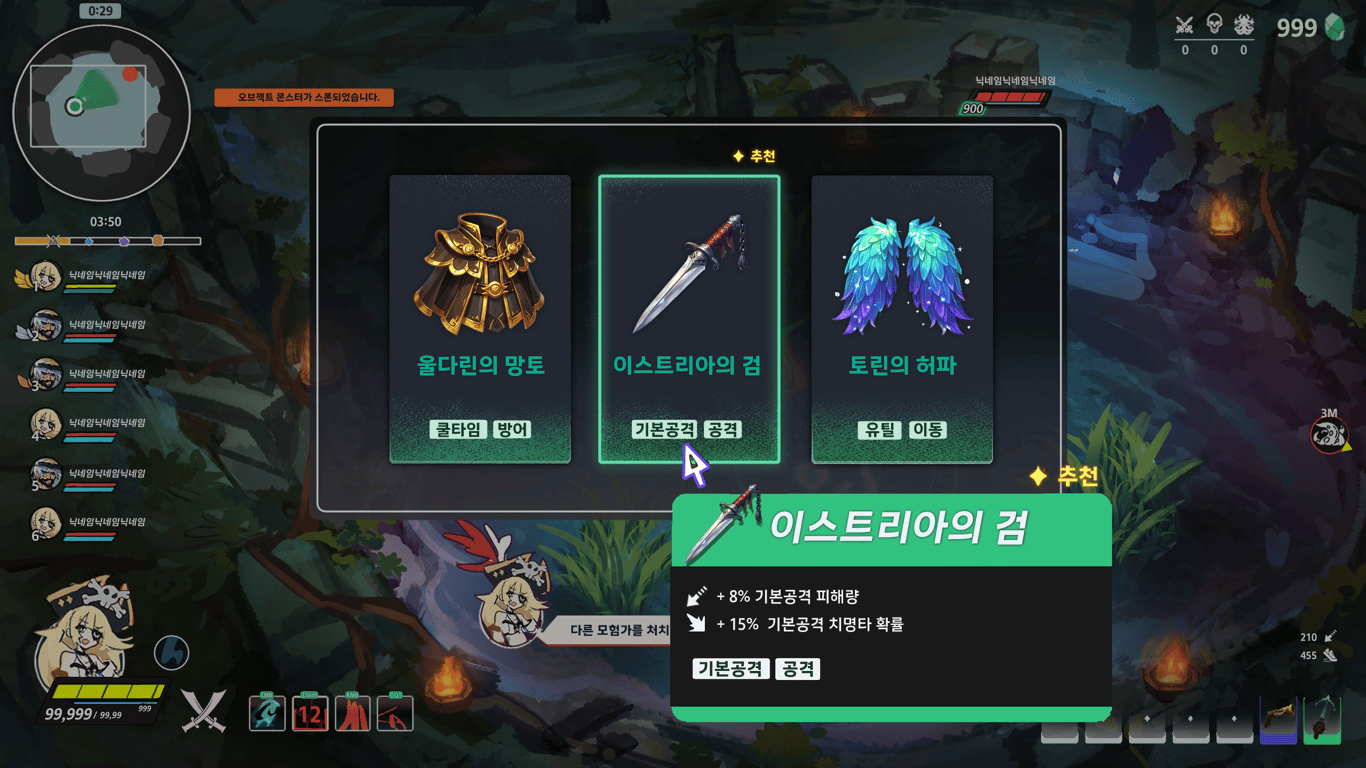Activate the Q slash skill icon
The image size is (1366, 768).
(x=396, y=713)
